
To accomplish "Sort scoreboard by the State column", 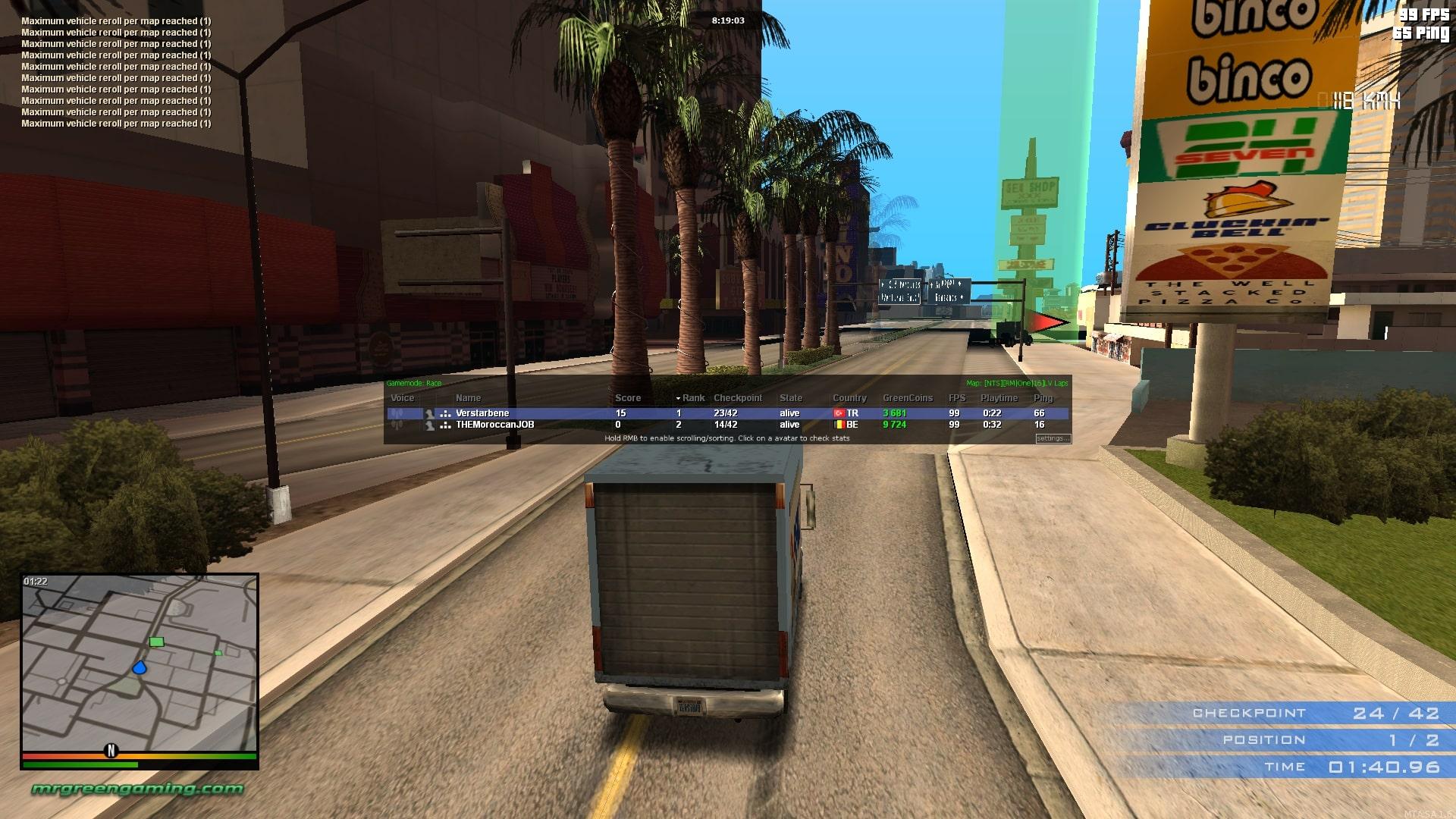I will click(790, 398).
